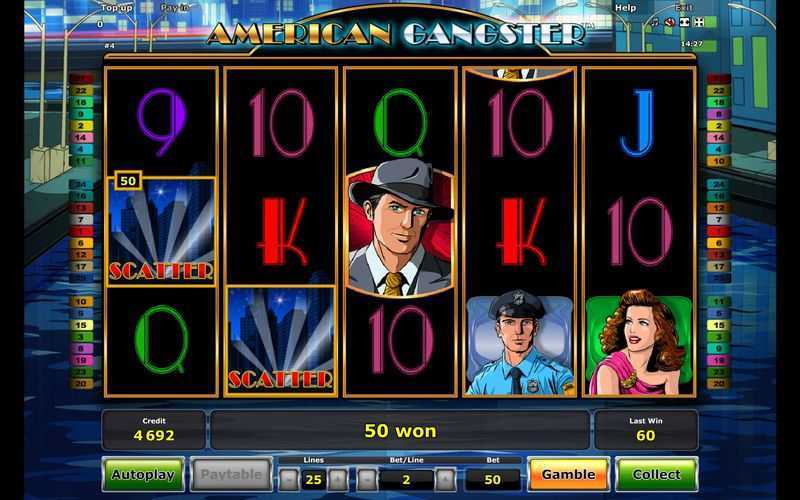
Task: Exit the game
Action: point(683,8)
